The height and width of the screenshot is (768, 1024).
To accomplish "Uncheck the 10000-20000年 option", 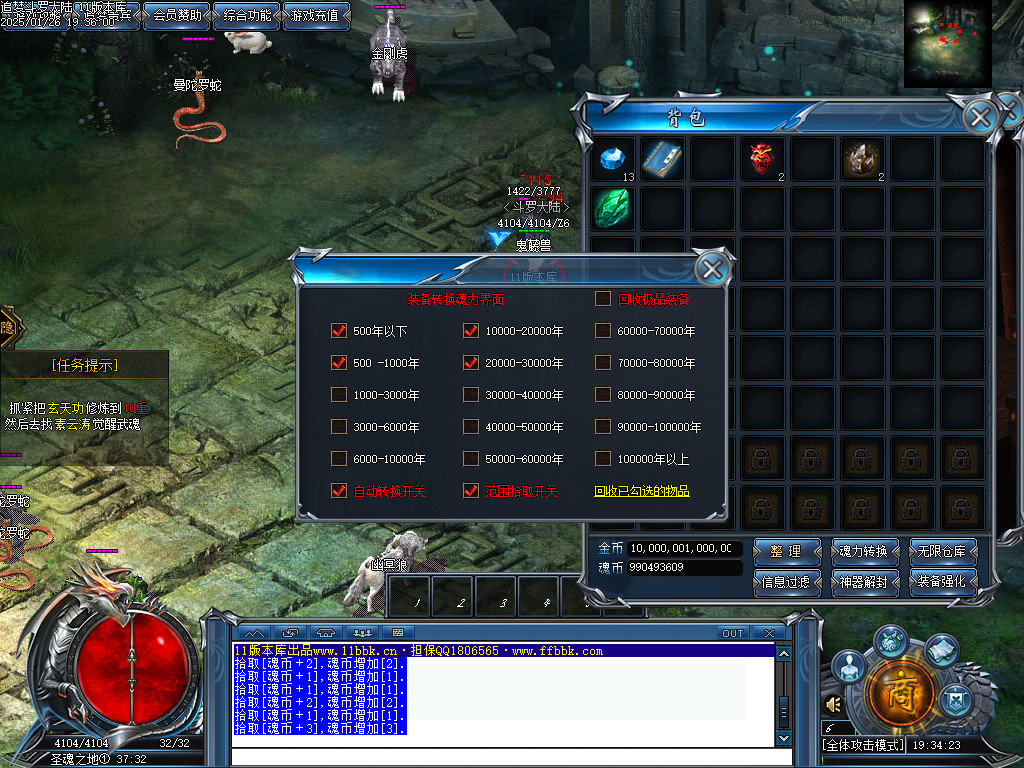I will pyautogui.click(x=471, y=331).
